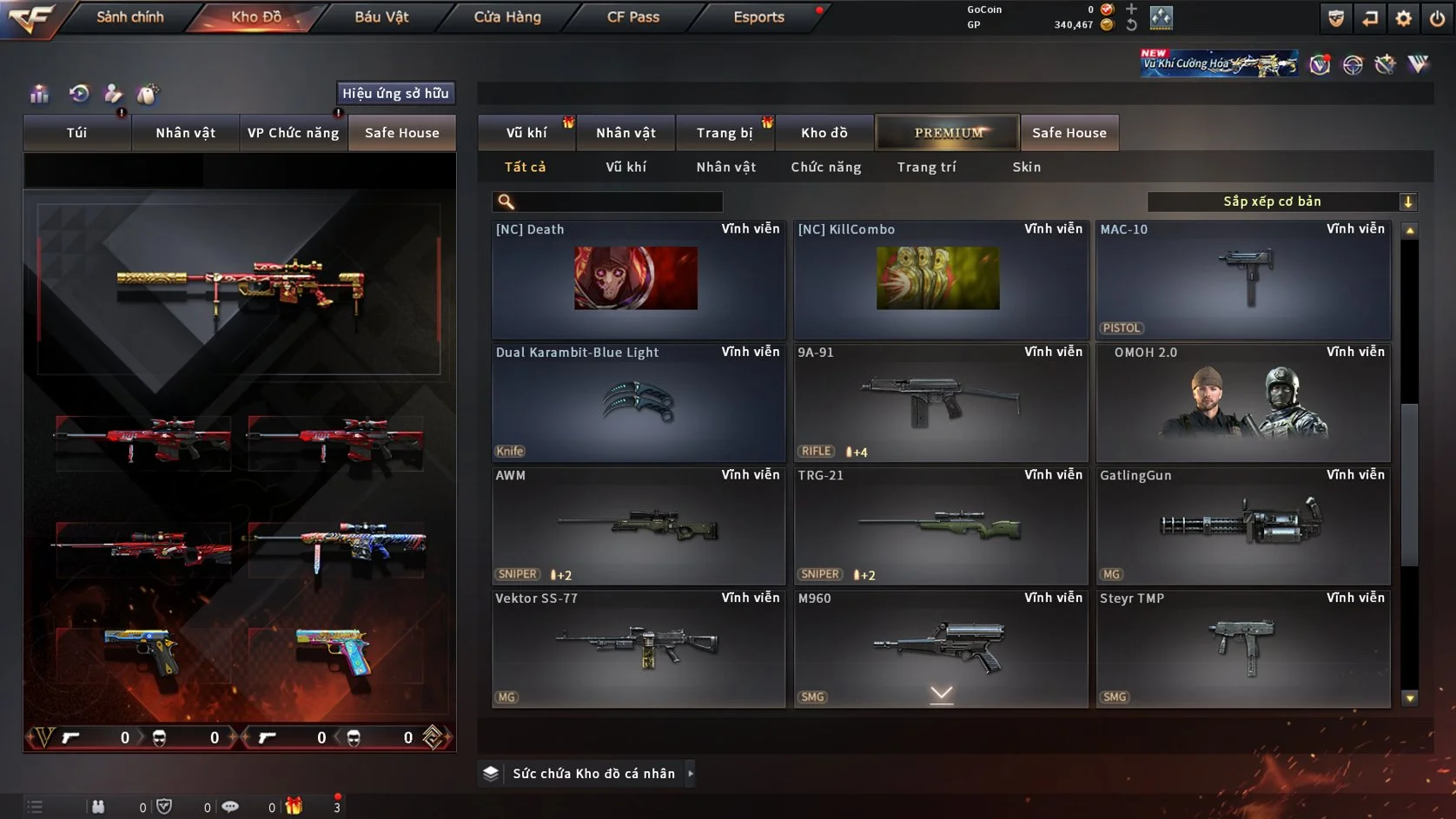Select the MAC-10 pistol item
Screen dimensions: 1456x819
point(1243,280)
